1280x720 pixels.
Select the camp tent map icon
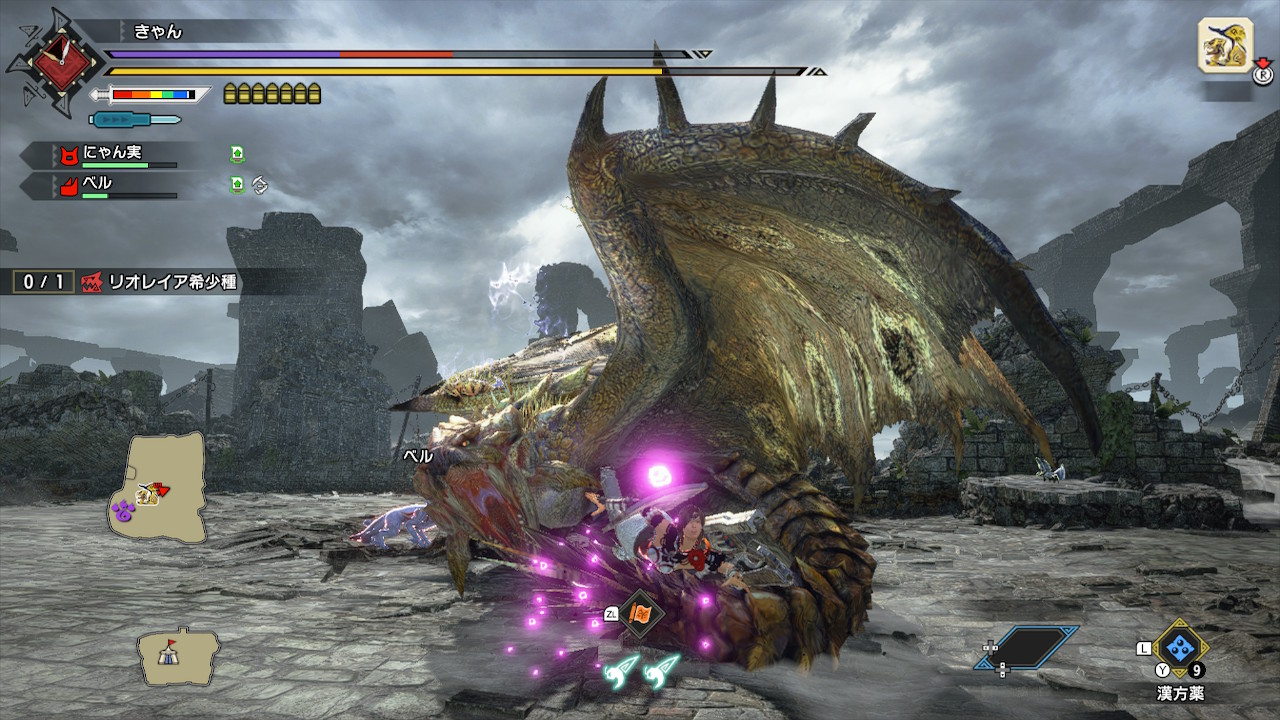179,655
